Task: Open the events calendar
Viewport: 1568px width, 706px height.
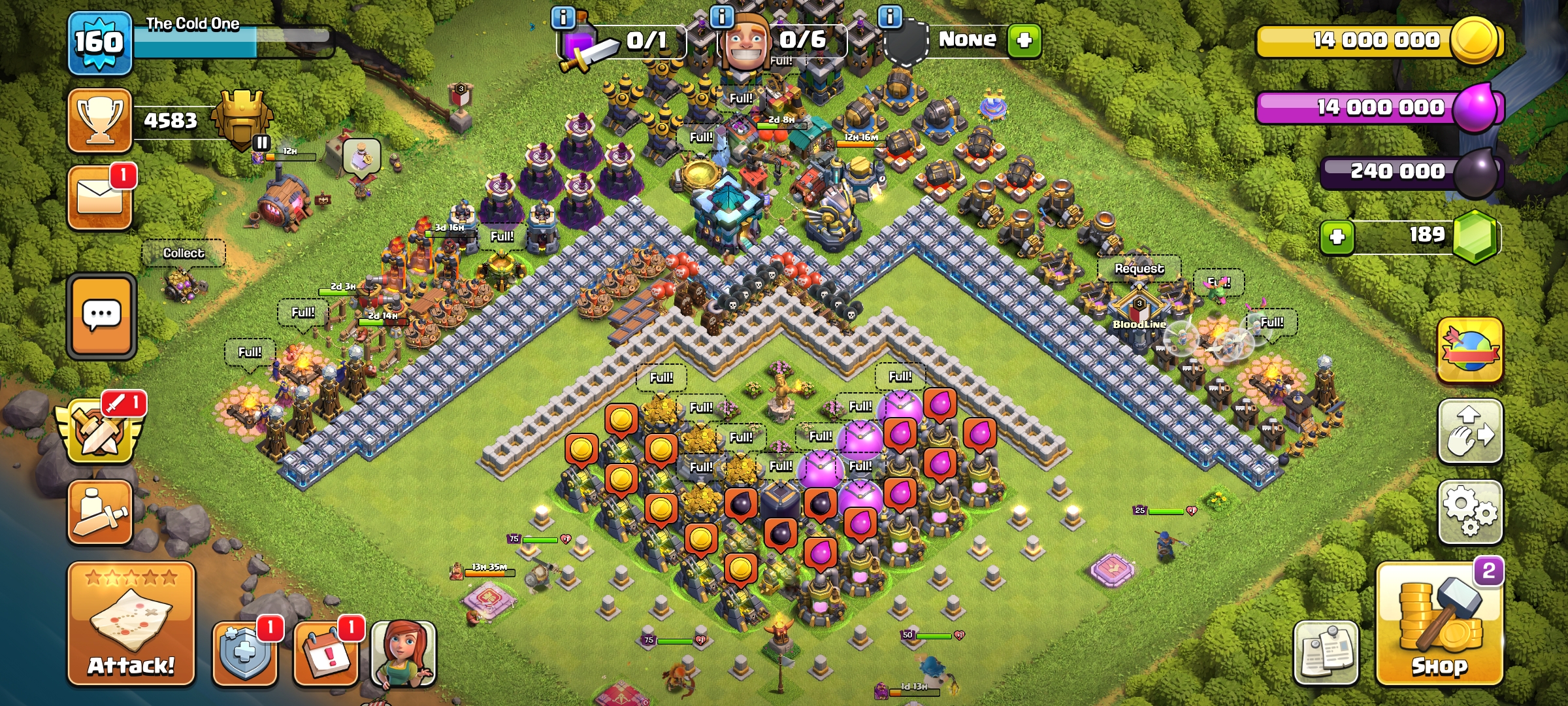Action: tap(326, 652)
